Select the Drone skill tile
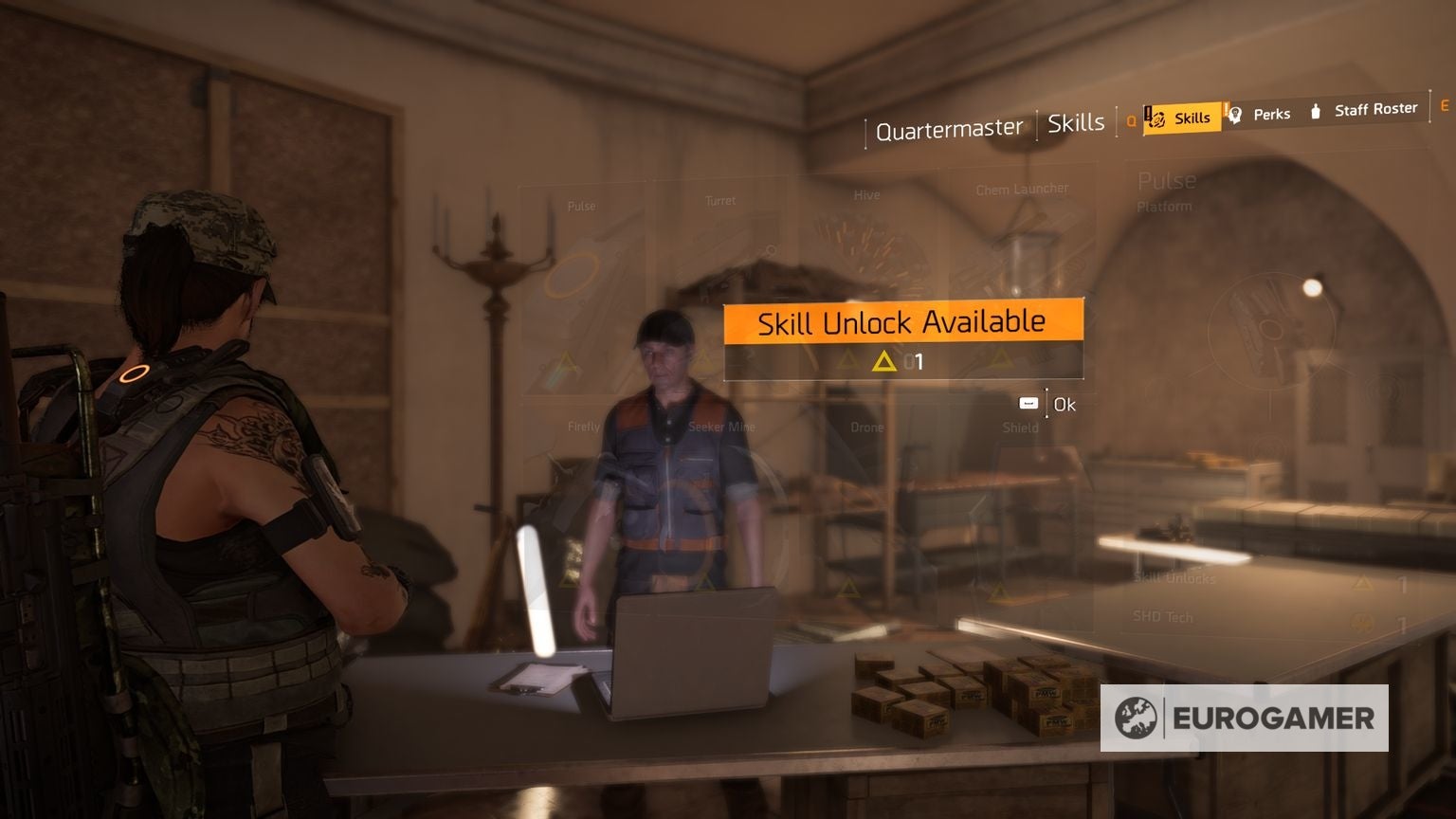This screenshot has width=1456, height=819. point(866,427)
